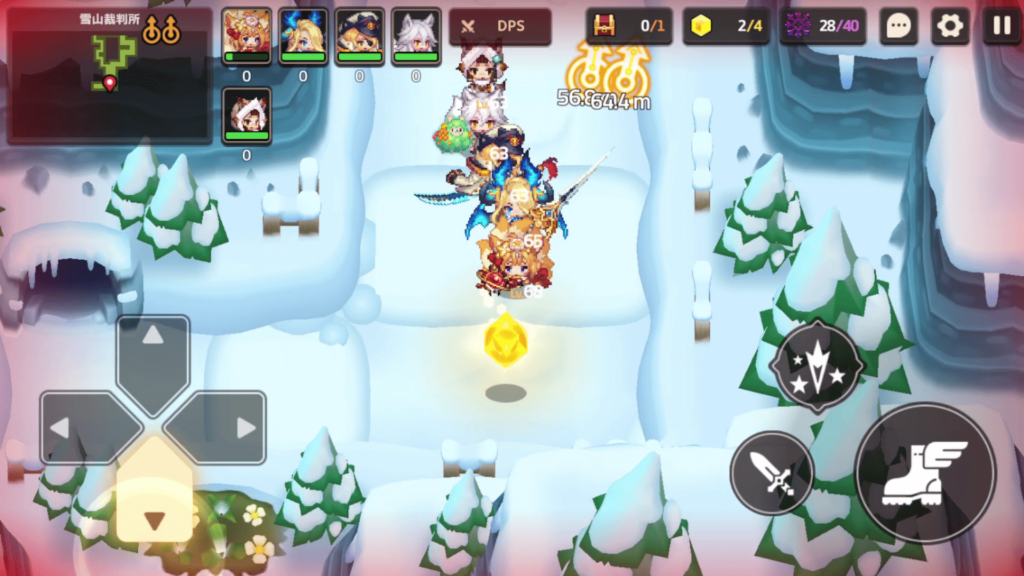
Task: Open the dungeon minimap
Action: [109, 75]
